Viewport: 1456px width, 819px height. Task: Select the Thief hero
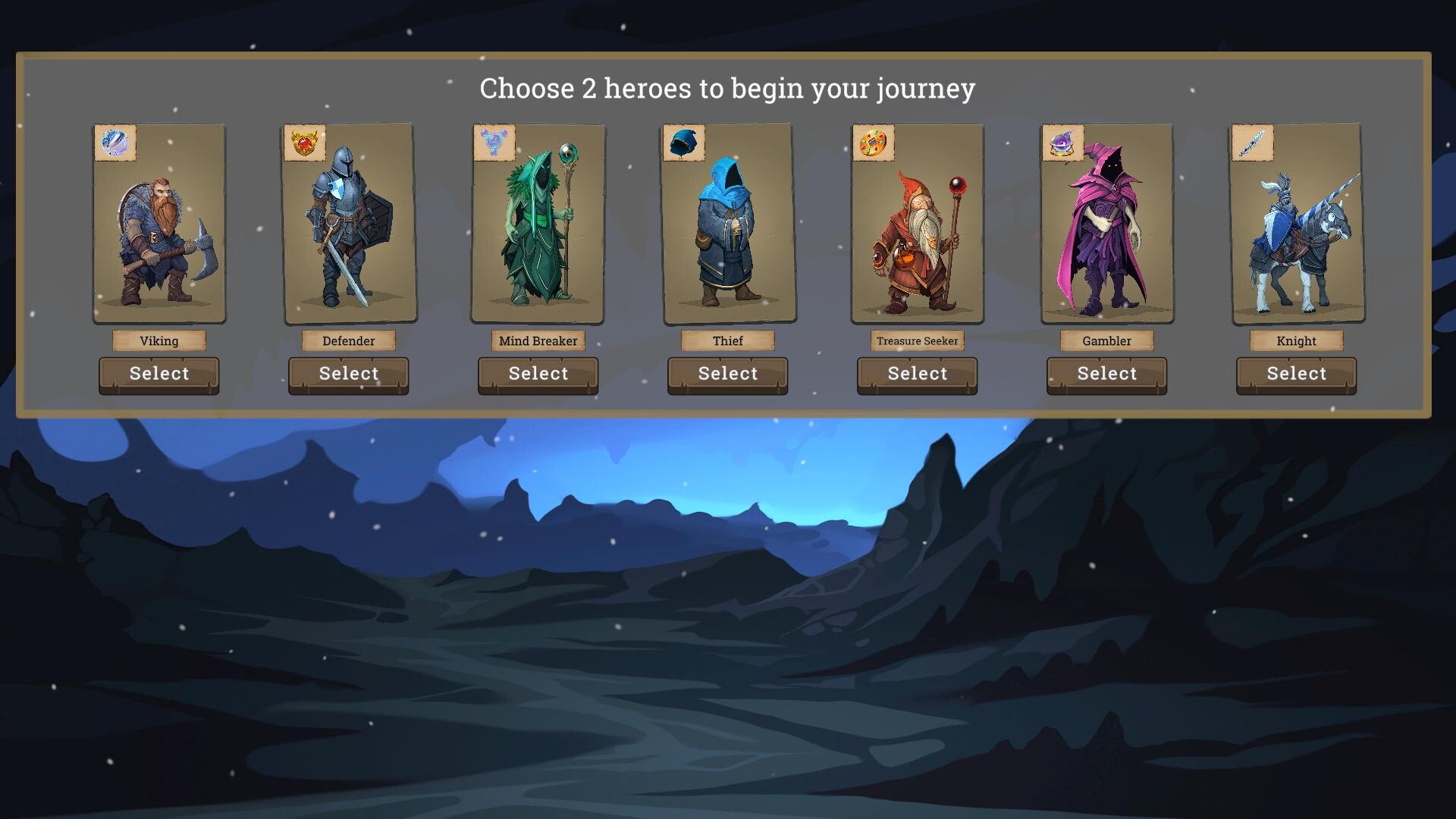click(x=726, y=374)
